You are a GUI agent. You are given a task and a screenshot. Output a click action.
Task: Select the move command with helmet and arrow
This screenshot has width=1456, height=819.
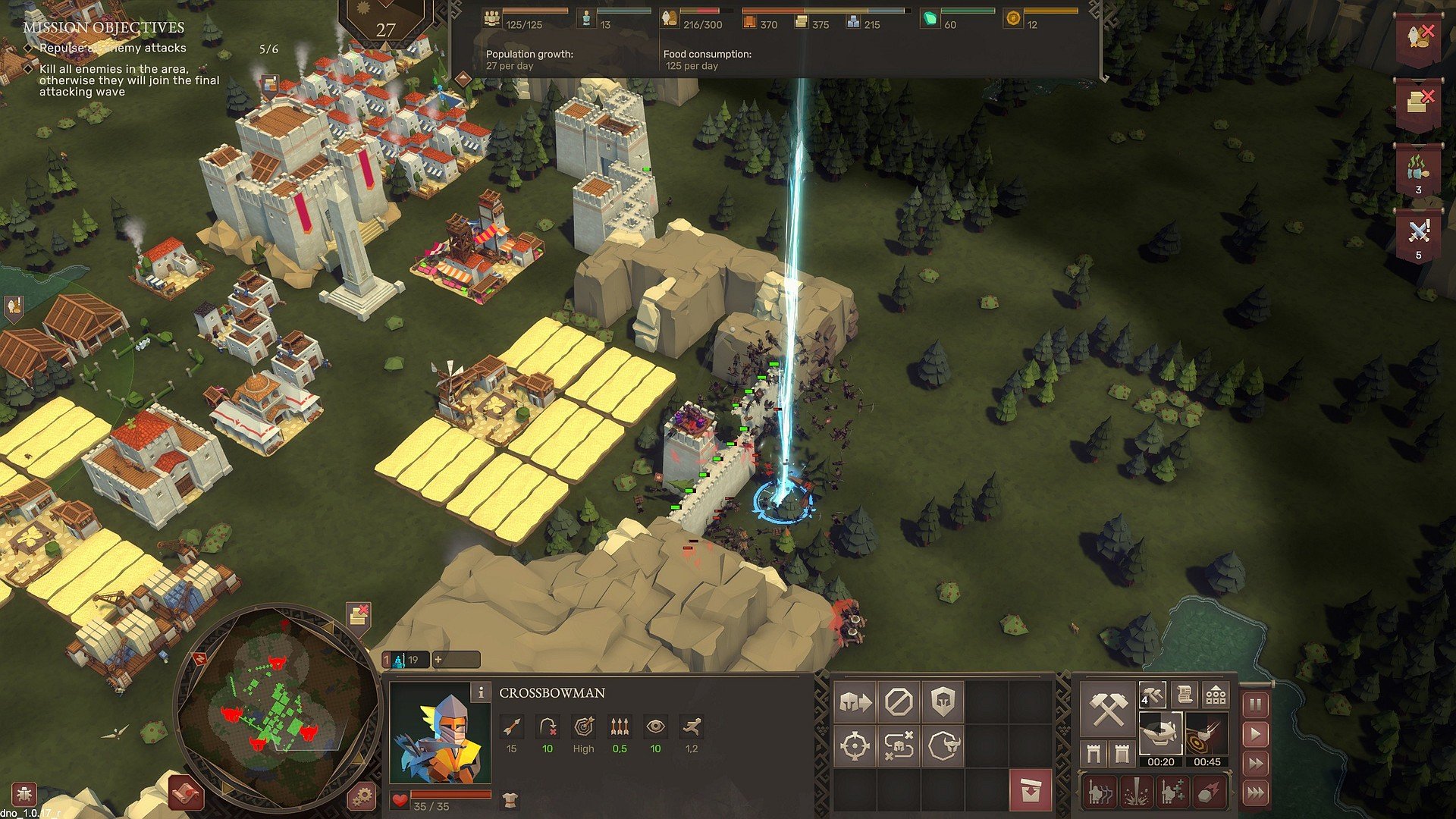point(855,701)
